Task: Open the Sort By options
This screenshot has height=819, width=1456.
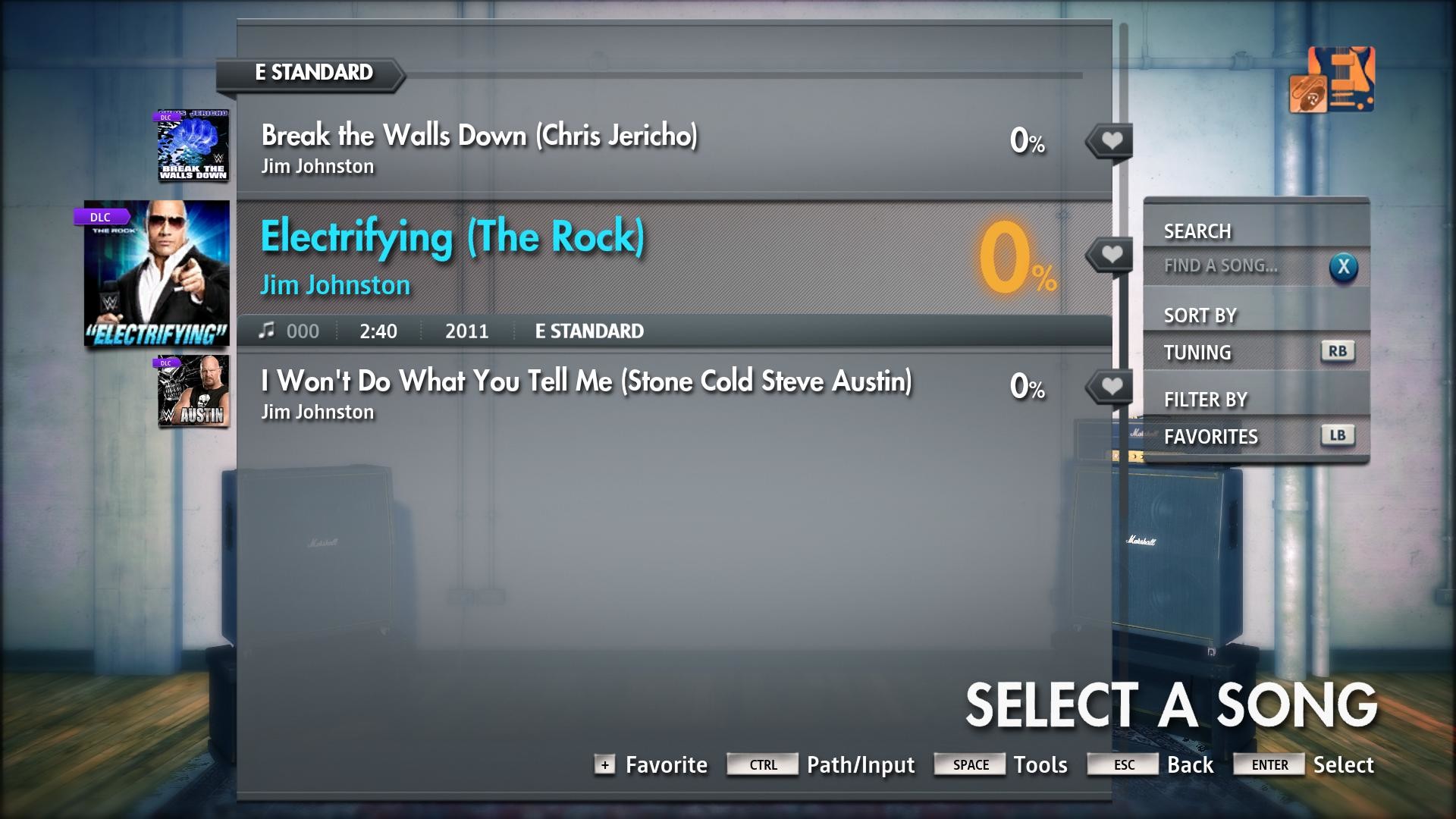Action: (1200, 314)
